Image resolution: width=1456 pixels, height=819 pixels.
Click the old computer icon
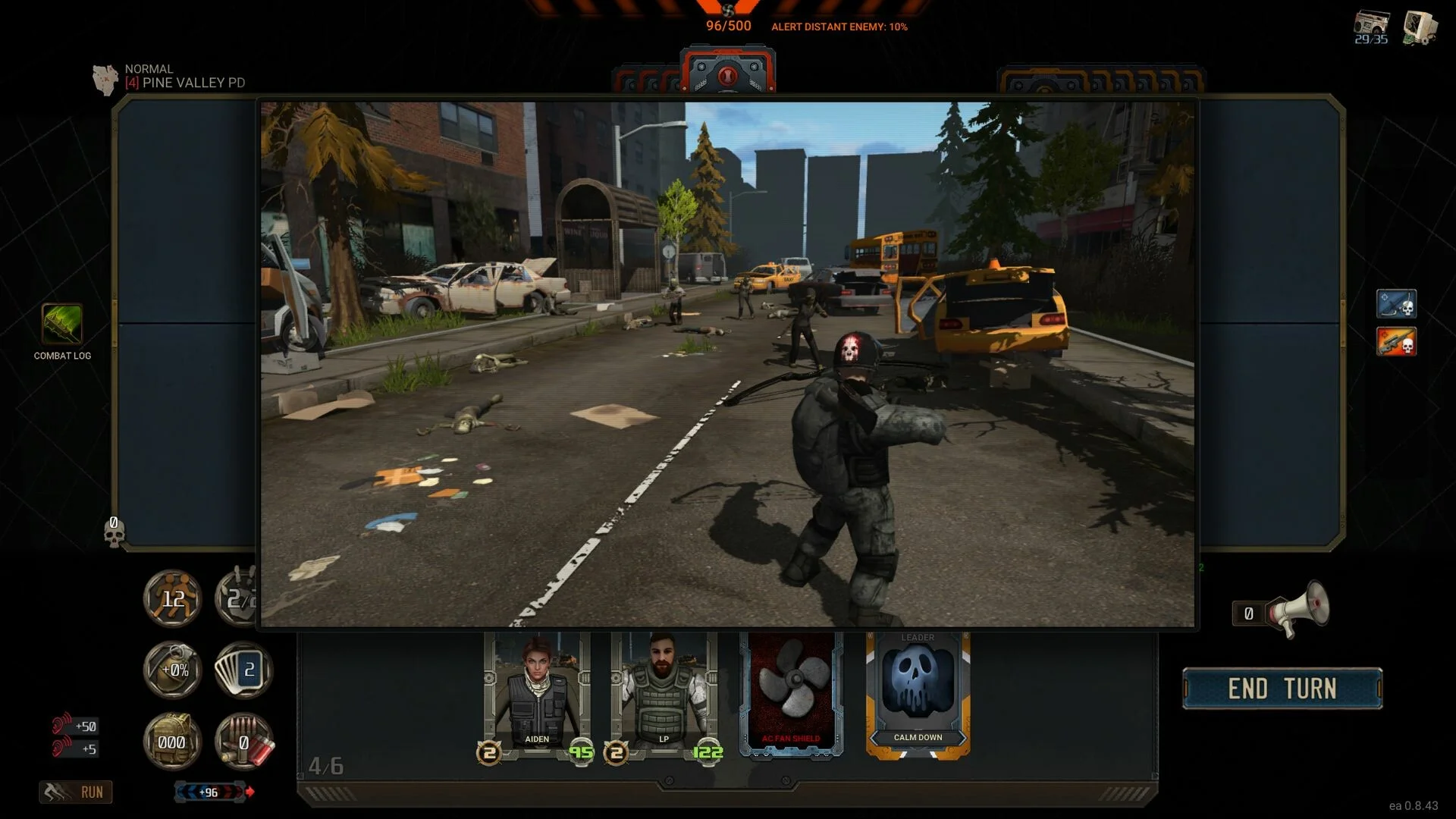click(1419, 27)
